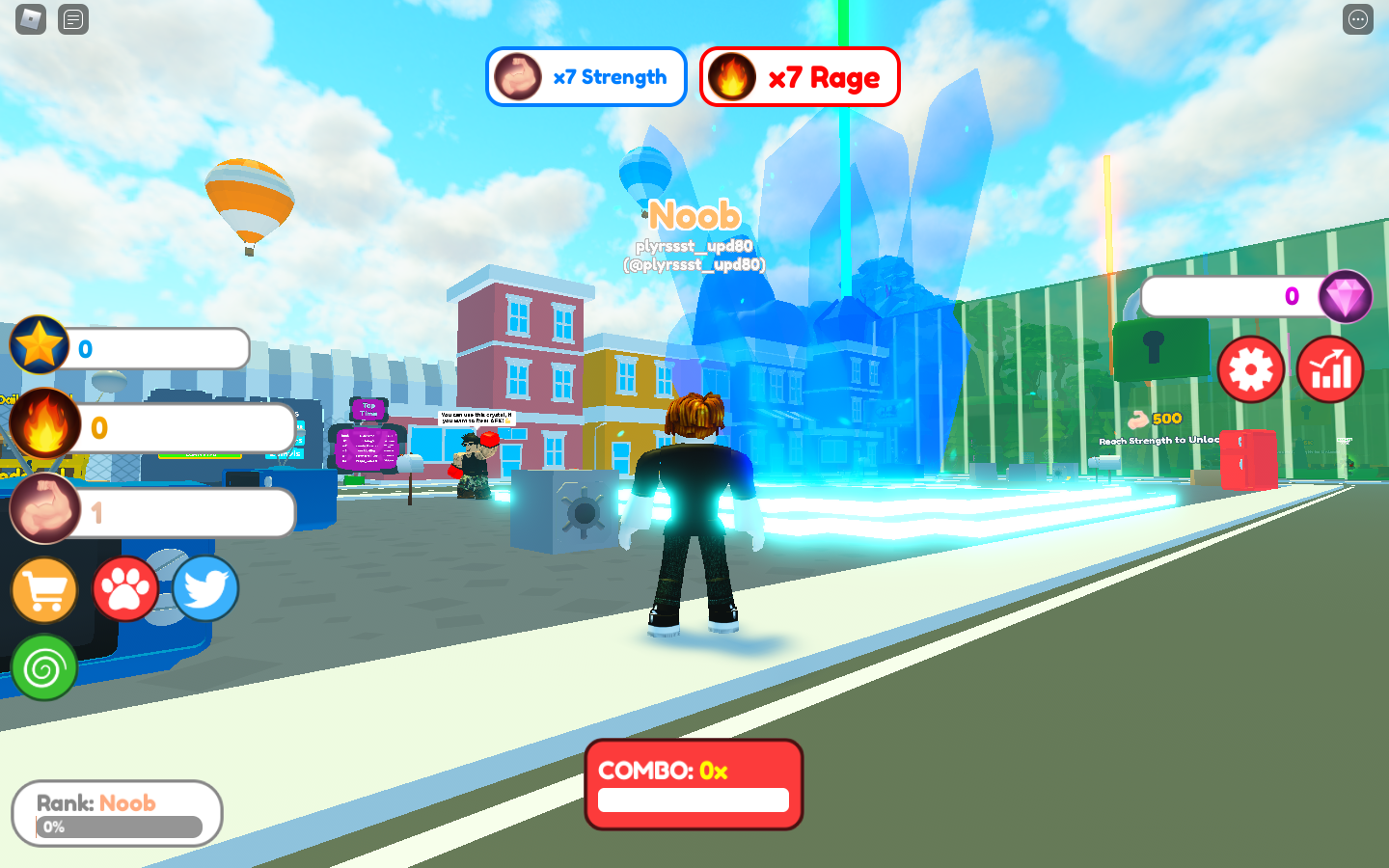Open the Shop with the cart icon

tap(42, 590)
